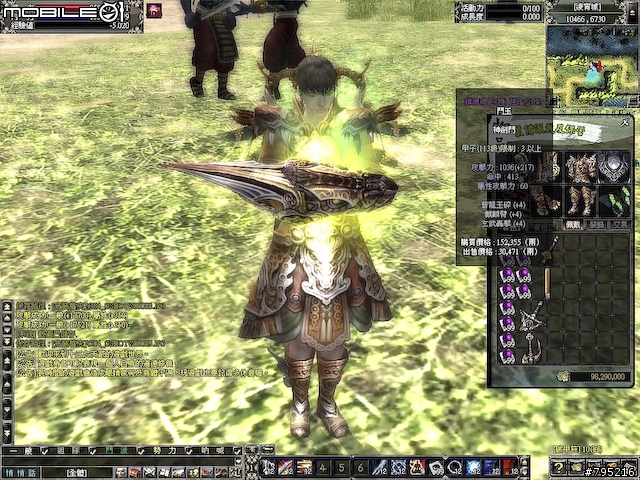The height and width of the screenshot is (480, 640).
Task: Toggle the 一般 chat channel checkbox
Action: 46,451
